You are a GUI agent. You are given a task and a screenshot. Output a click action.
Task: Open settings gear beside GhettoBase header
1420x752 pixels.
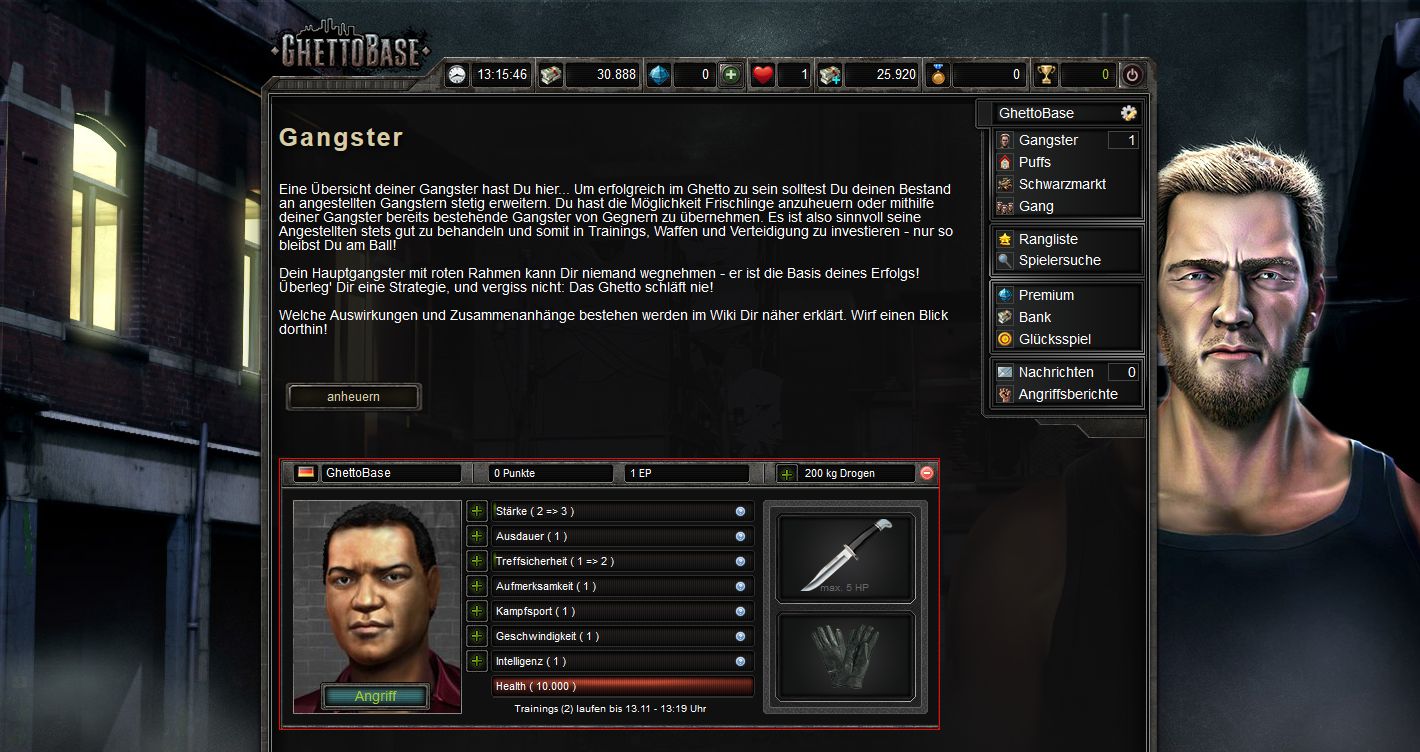click(1128, 113)
